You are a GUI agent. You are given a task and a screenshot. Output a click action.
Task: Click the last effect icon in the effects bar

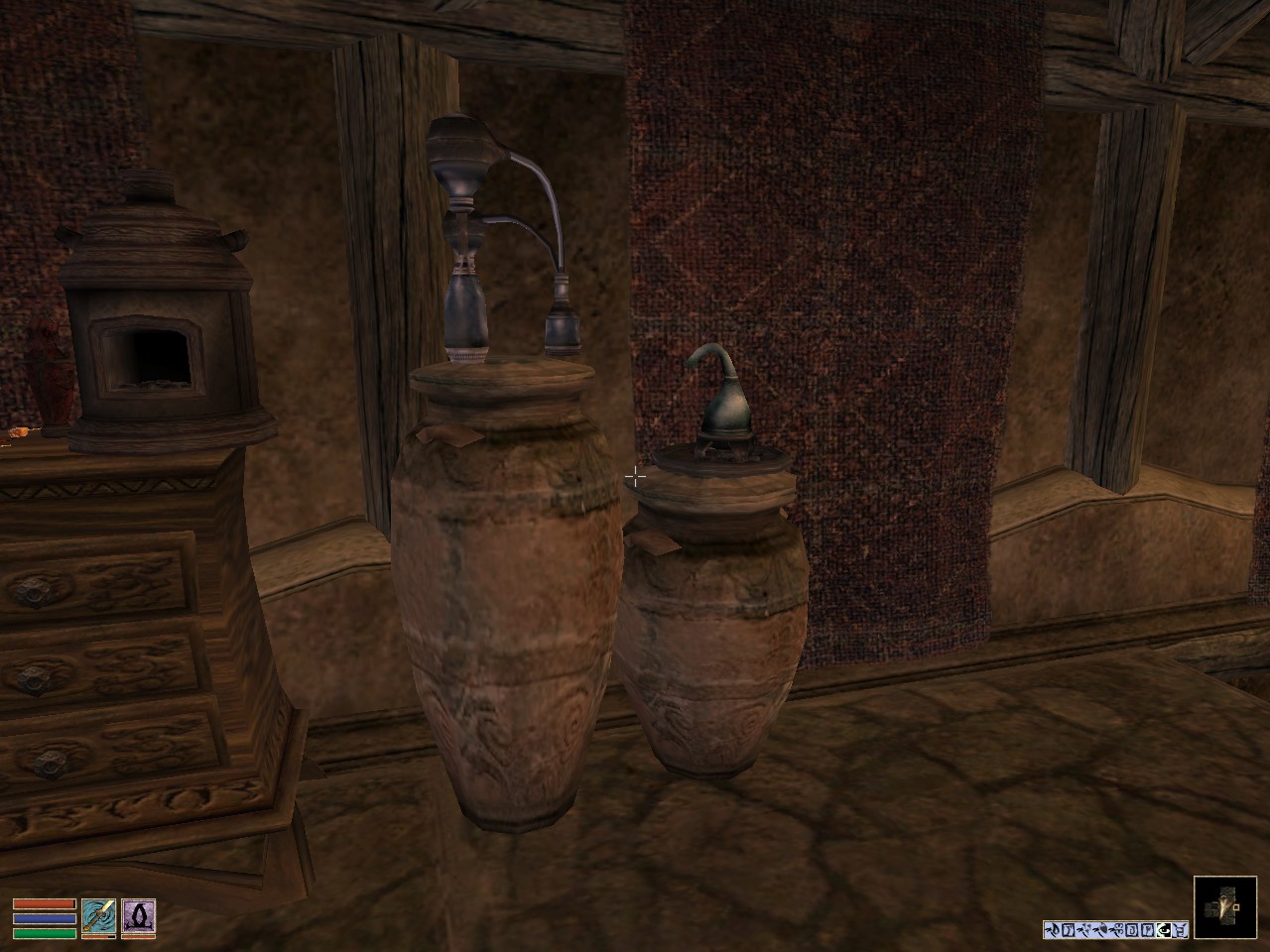(x=1180, y=930)
